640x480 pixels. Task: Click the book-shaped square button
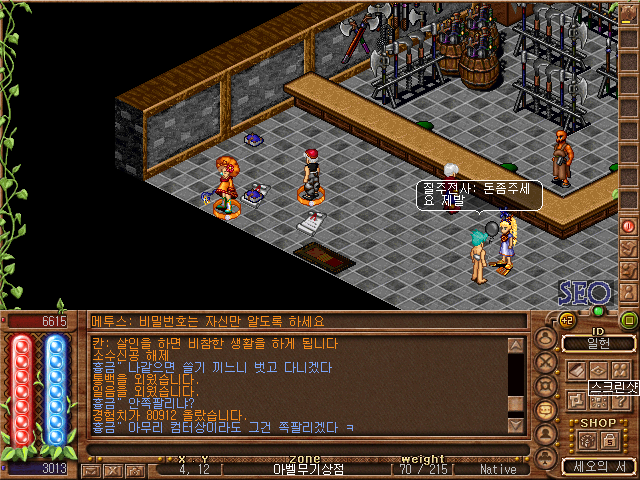coord(576,370)
